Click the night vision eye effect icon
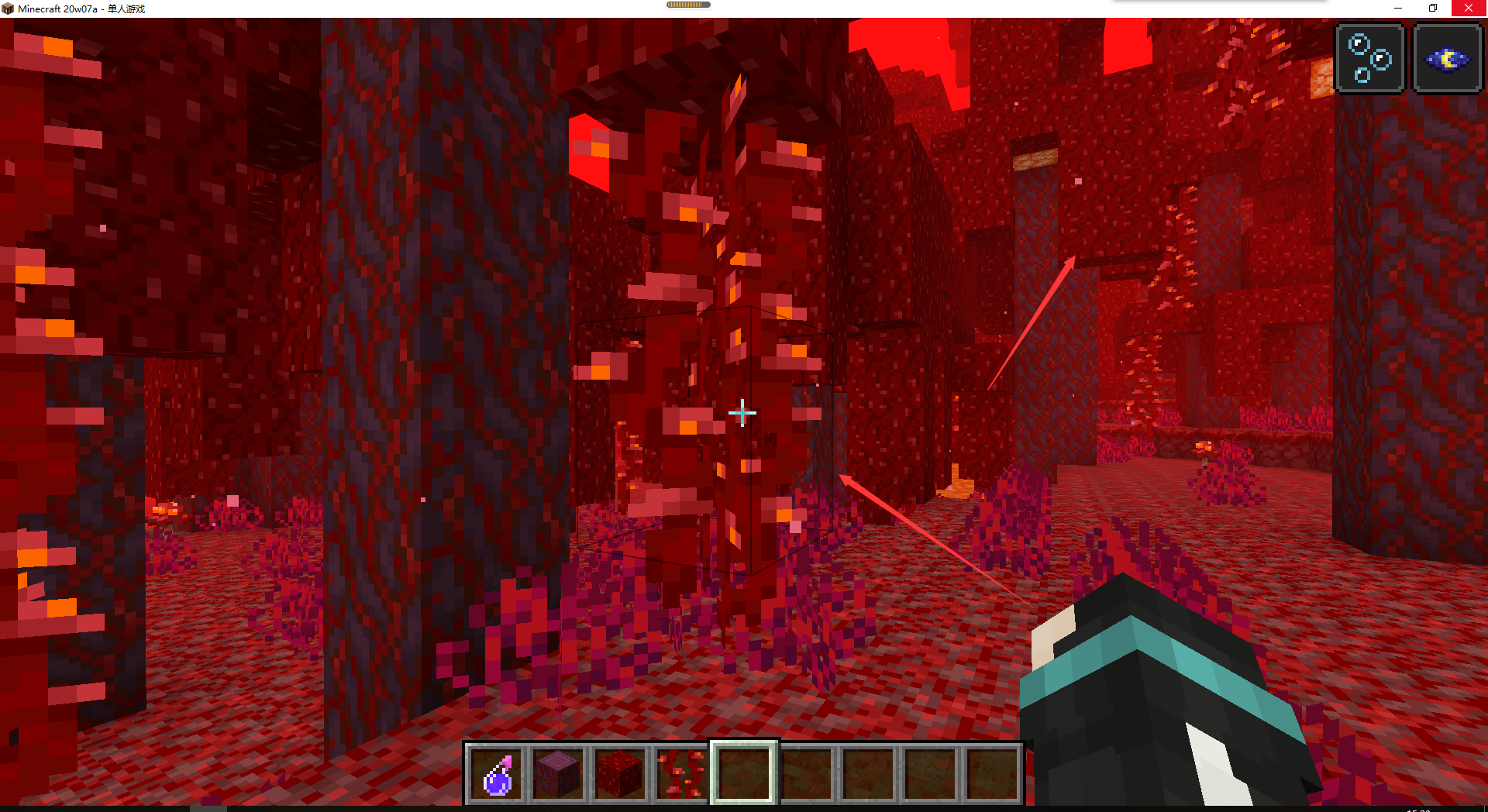 [x=1447, y=59]
